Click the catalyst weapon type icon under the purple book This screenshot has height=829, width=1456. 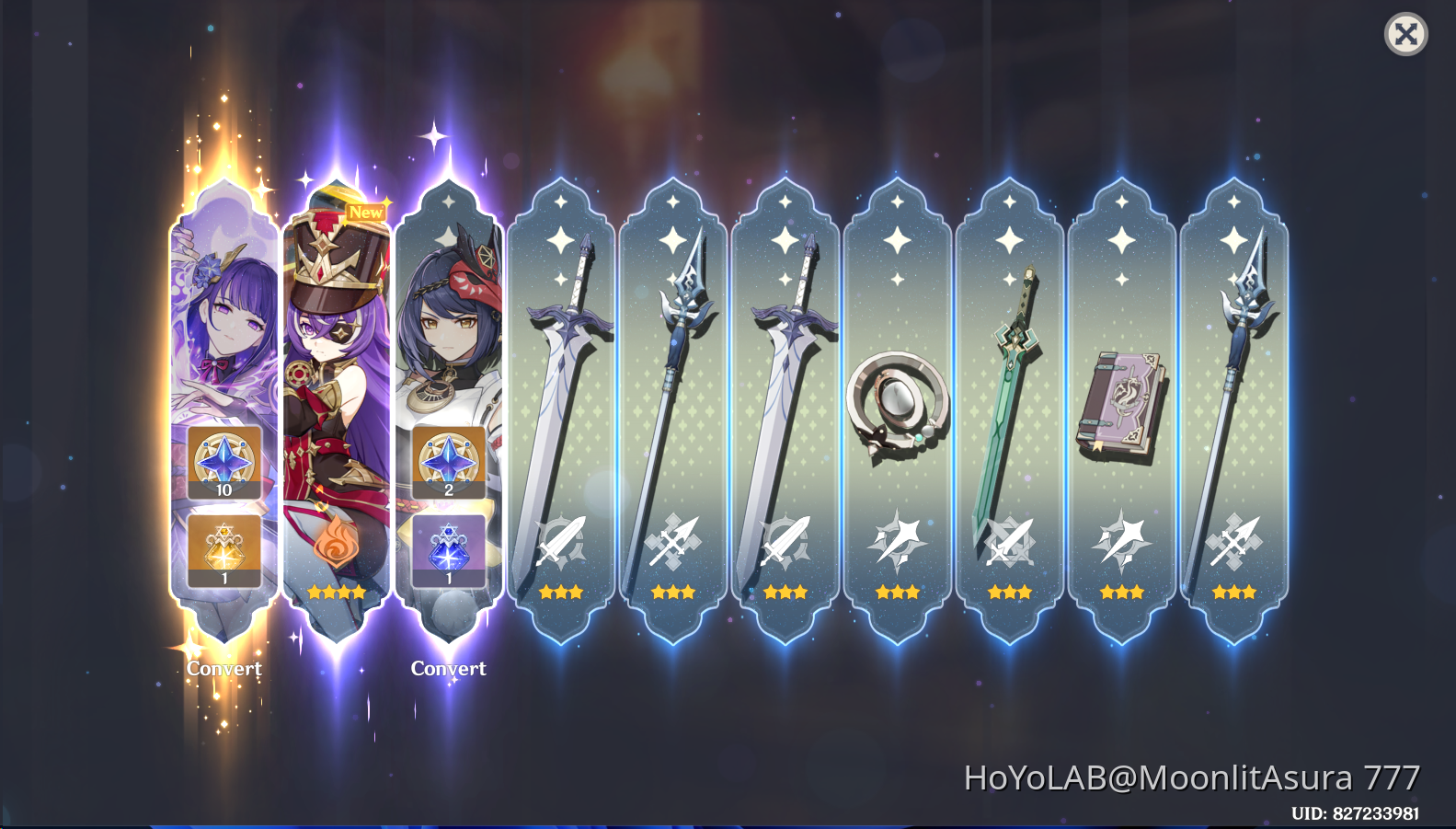pos(1122,541)
